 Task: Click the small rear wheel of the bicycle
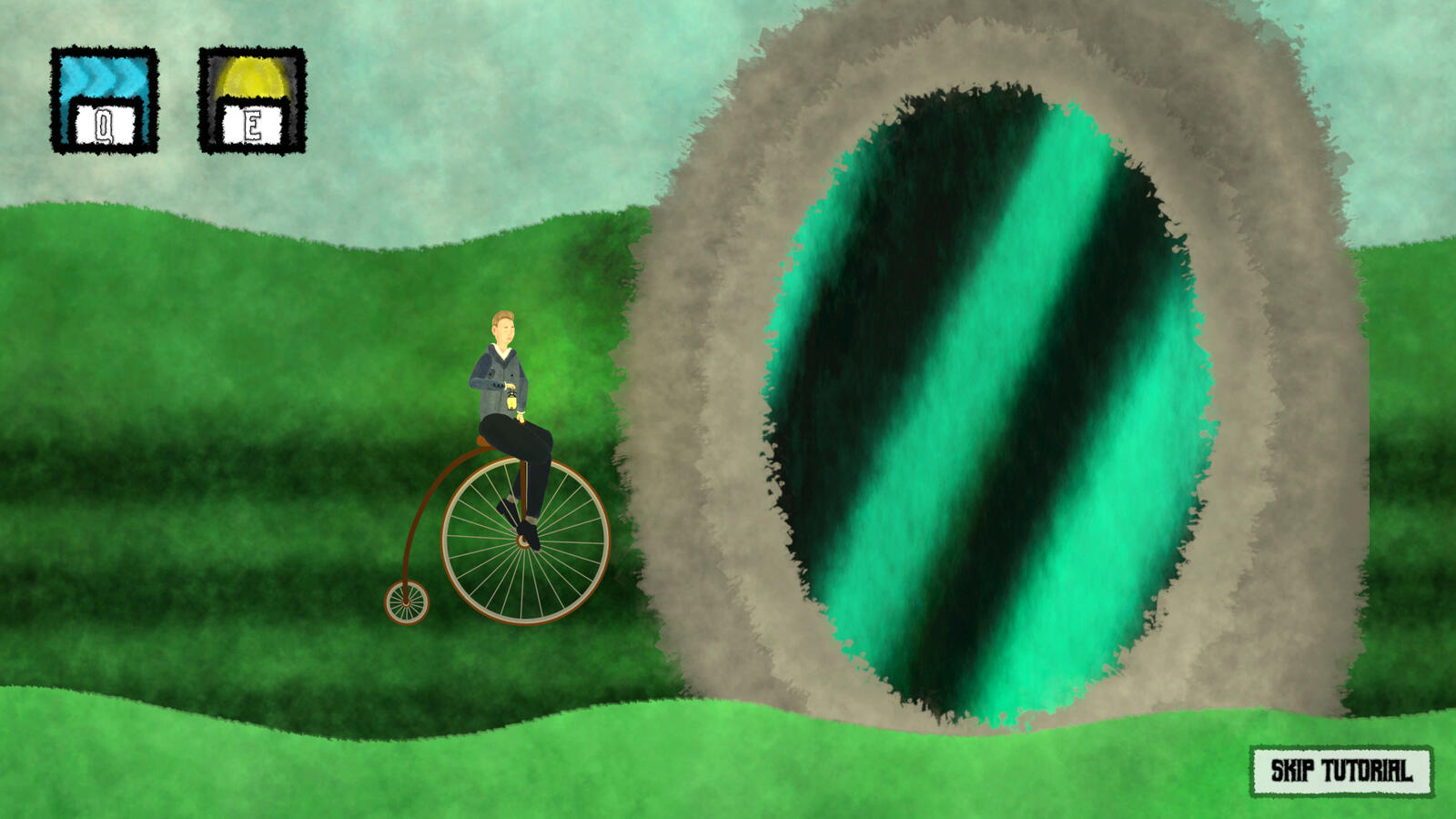pyautogui.click(x=407, y=603)
